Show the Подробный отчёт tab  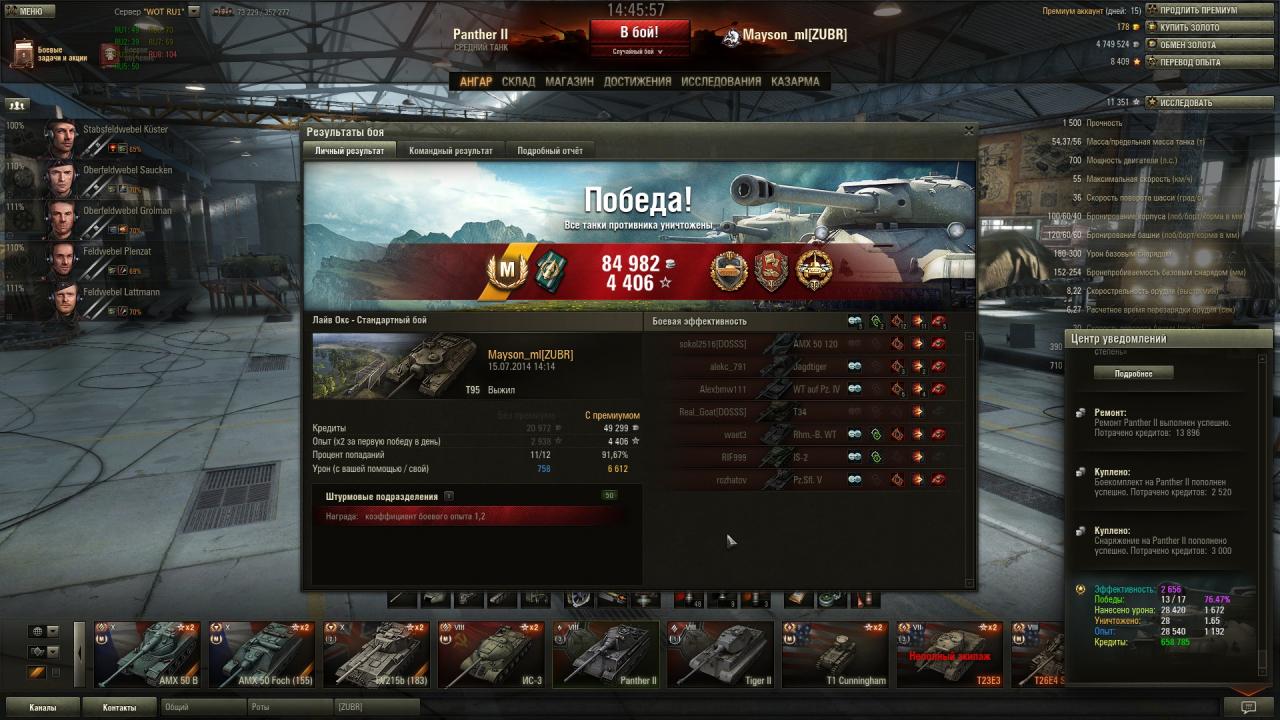coord(549,151)
